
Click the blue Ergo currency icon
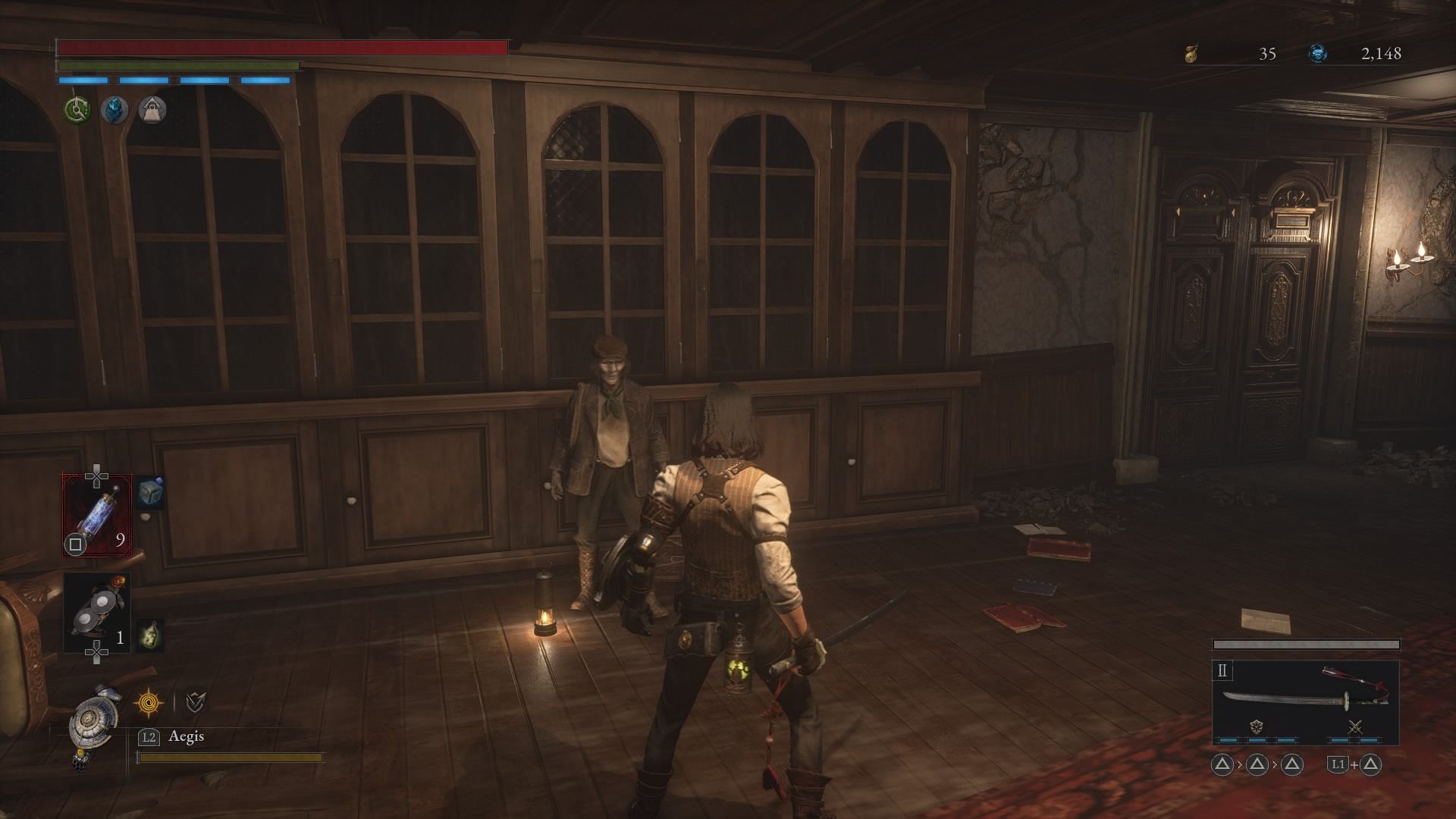(1318, 53)
